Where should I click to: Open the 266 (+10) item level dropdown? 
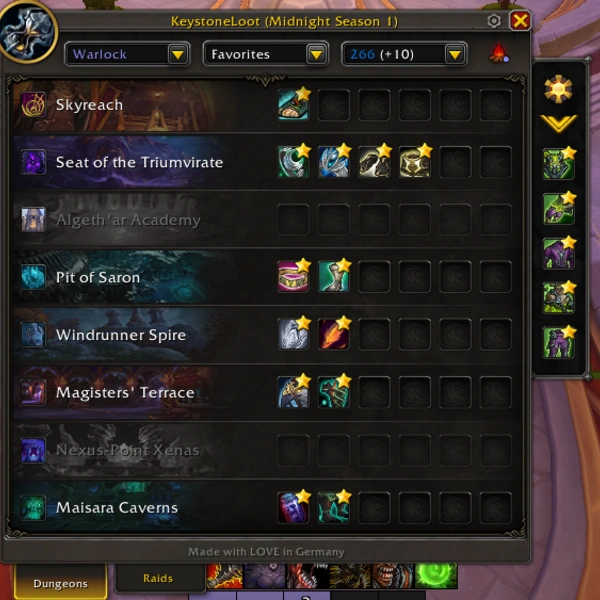click(x=405, y=54)
